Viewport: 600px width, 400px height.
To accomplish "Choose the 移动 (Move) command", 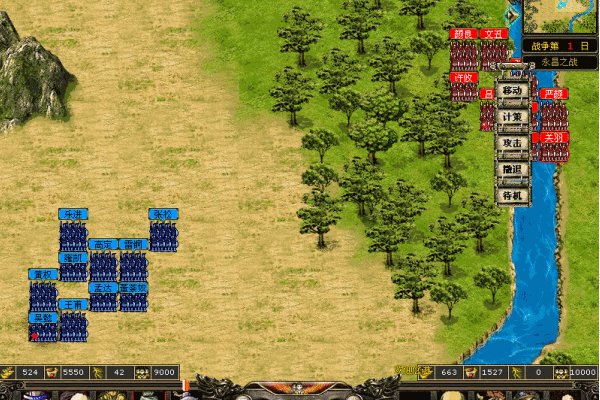I will coord(512,90).
